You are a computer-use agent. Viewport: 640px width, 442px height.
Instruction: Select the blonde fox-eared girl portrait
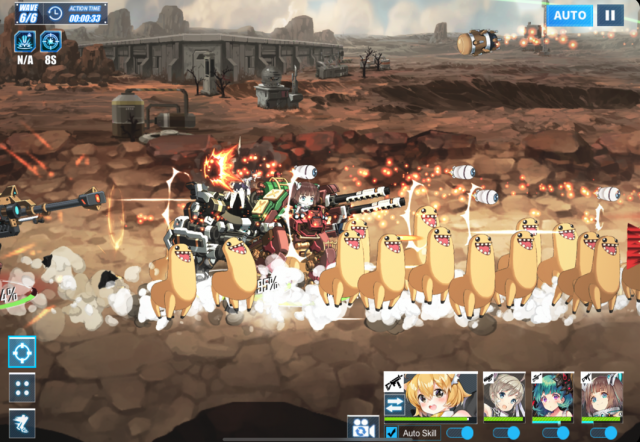pos(438,395)
